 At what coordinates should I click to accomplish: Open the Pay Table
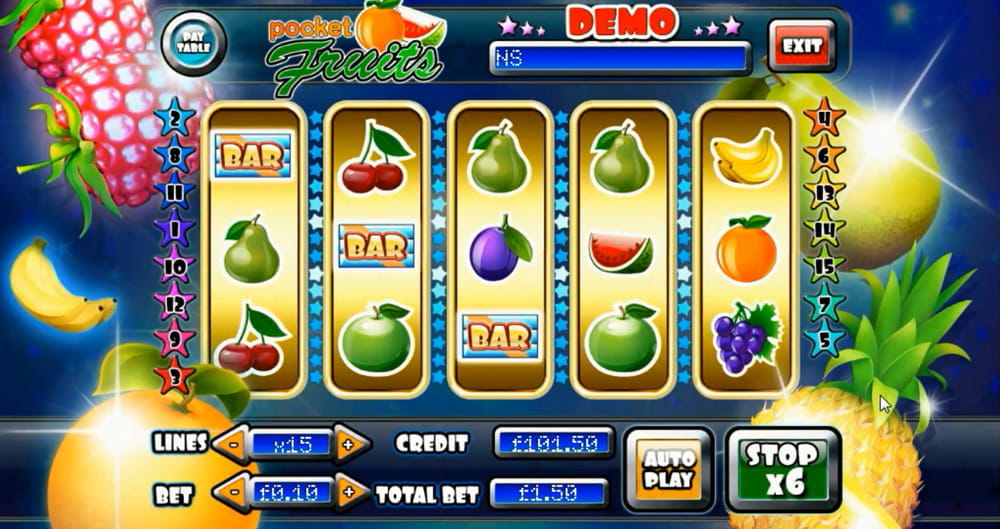[x=192, y=43]
